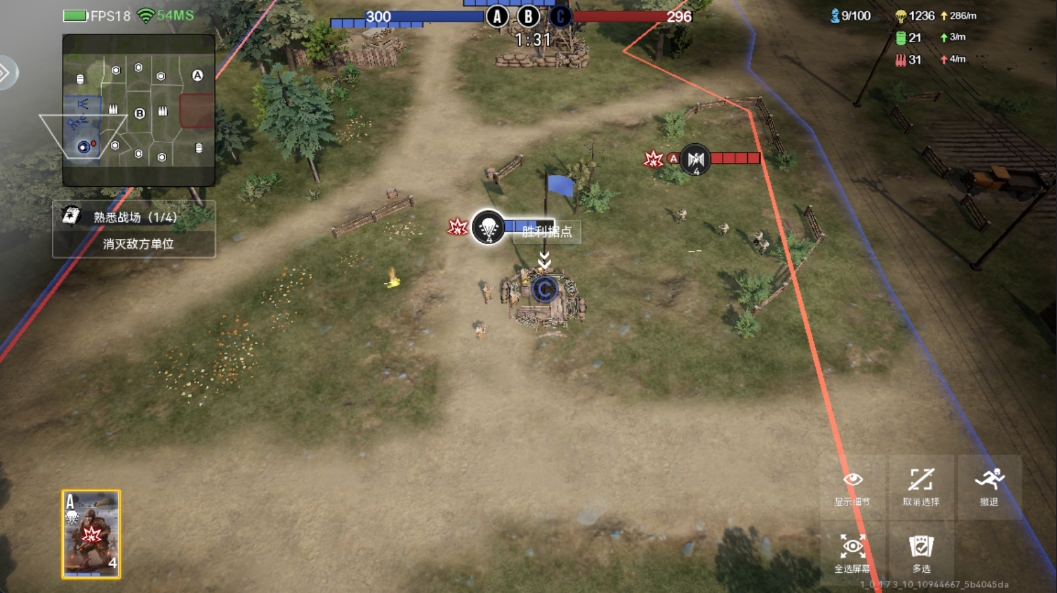Select victory point C at top

pos(560,16)
